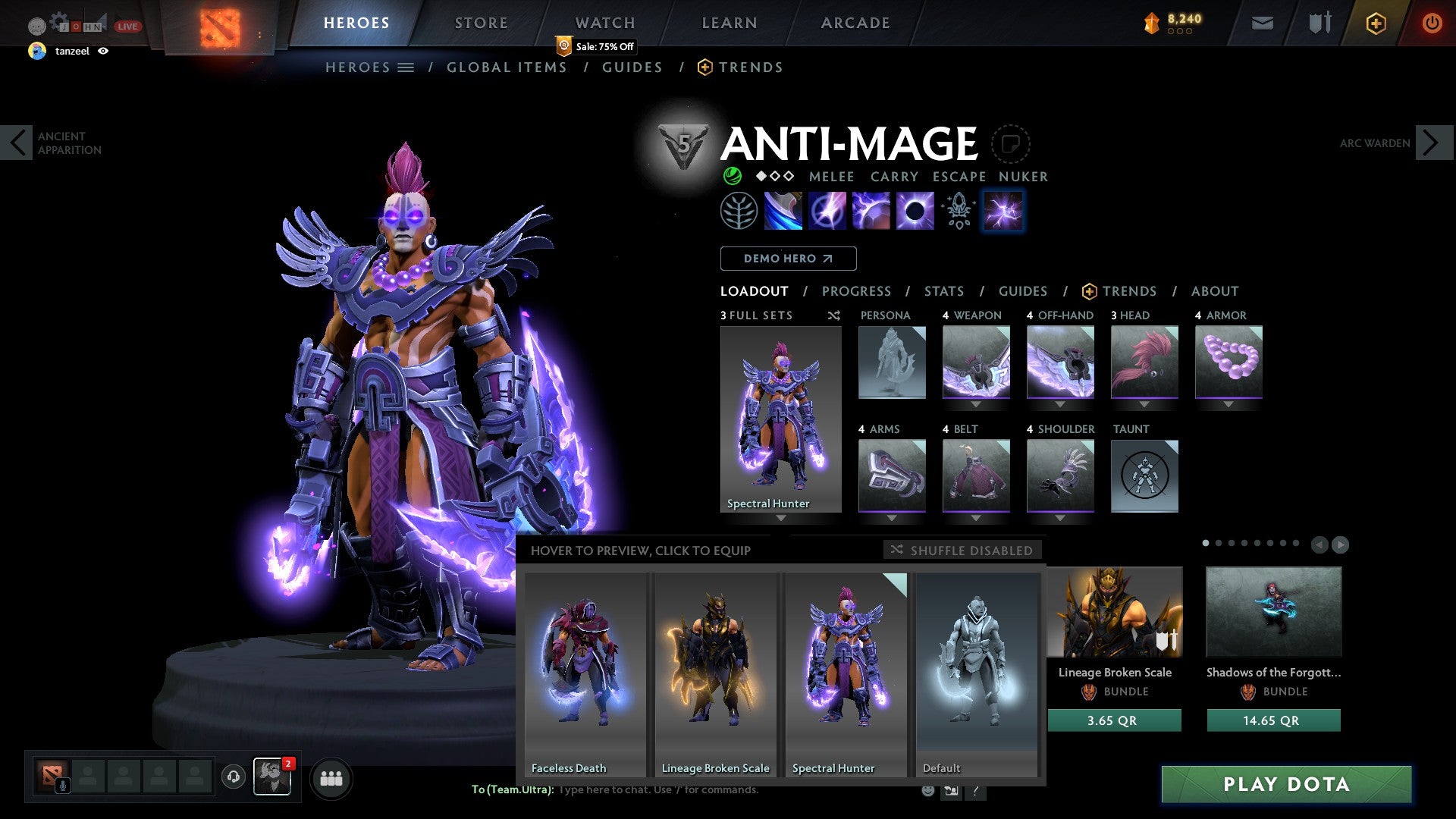Image resolution: width=1456 pixels, height=819 pixels.
Task: Toggle the microphone in the party bar
Action: point(63,784)
